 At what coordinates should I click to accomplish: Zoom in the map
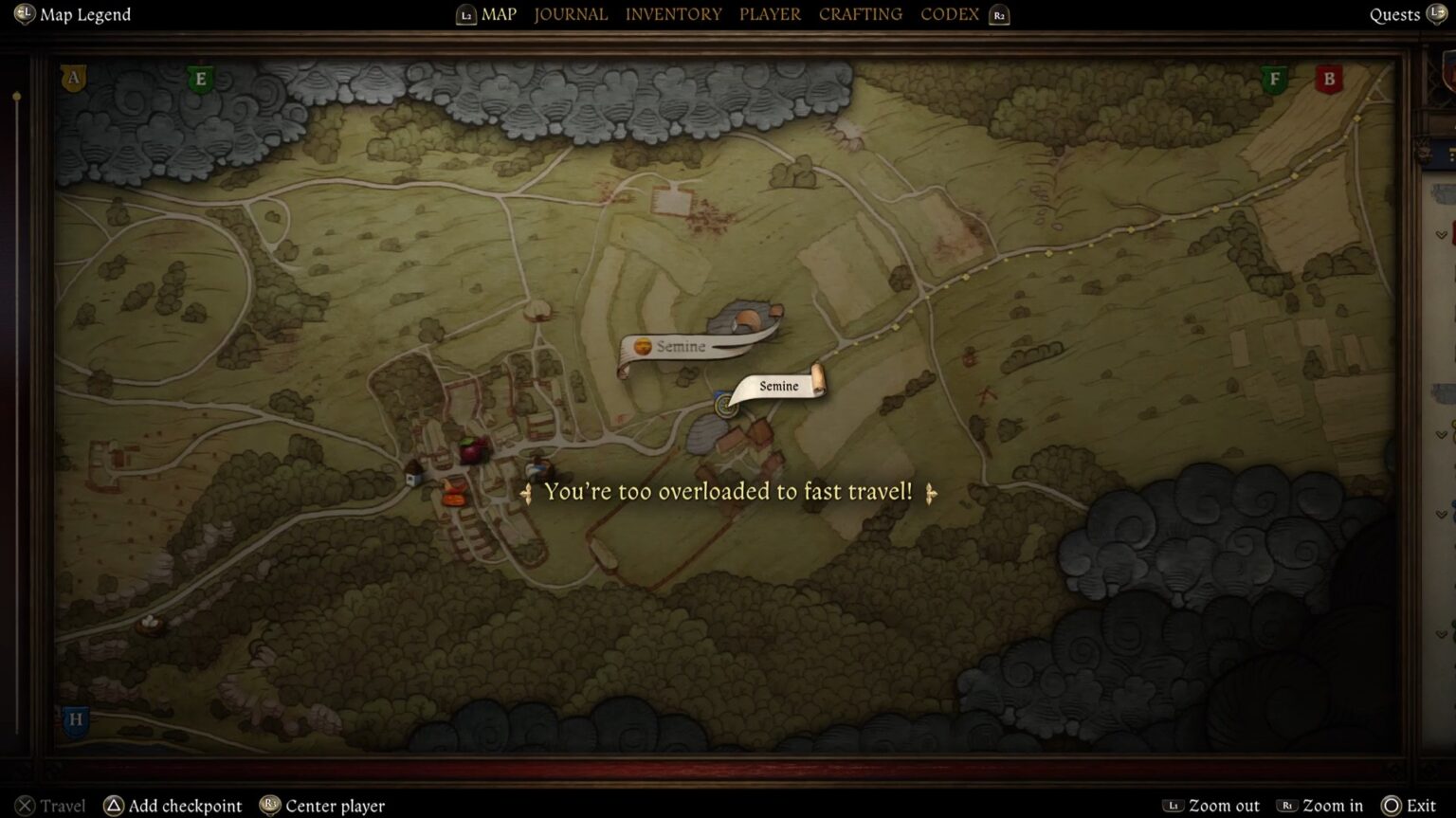tap(1332, 806)
